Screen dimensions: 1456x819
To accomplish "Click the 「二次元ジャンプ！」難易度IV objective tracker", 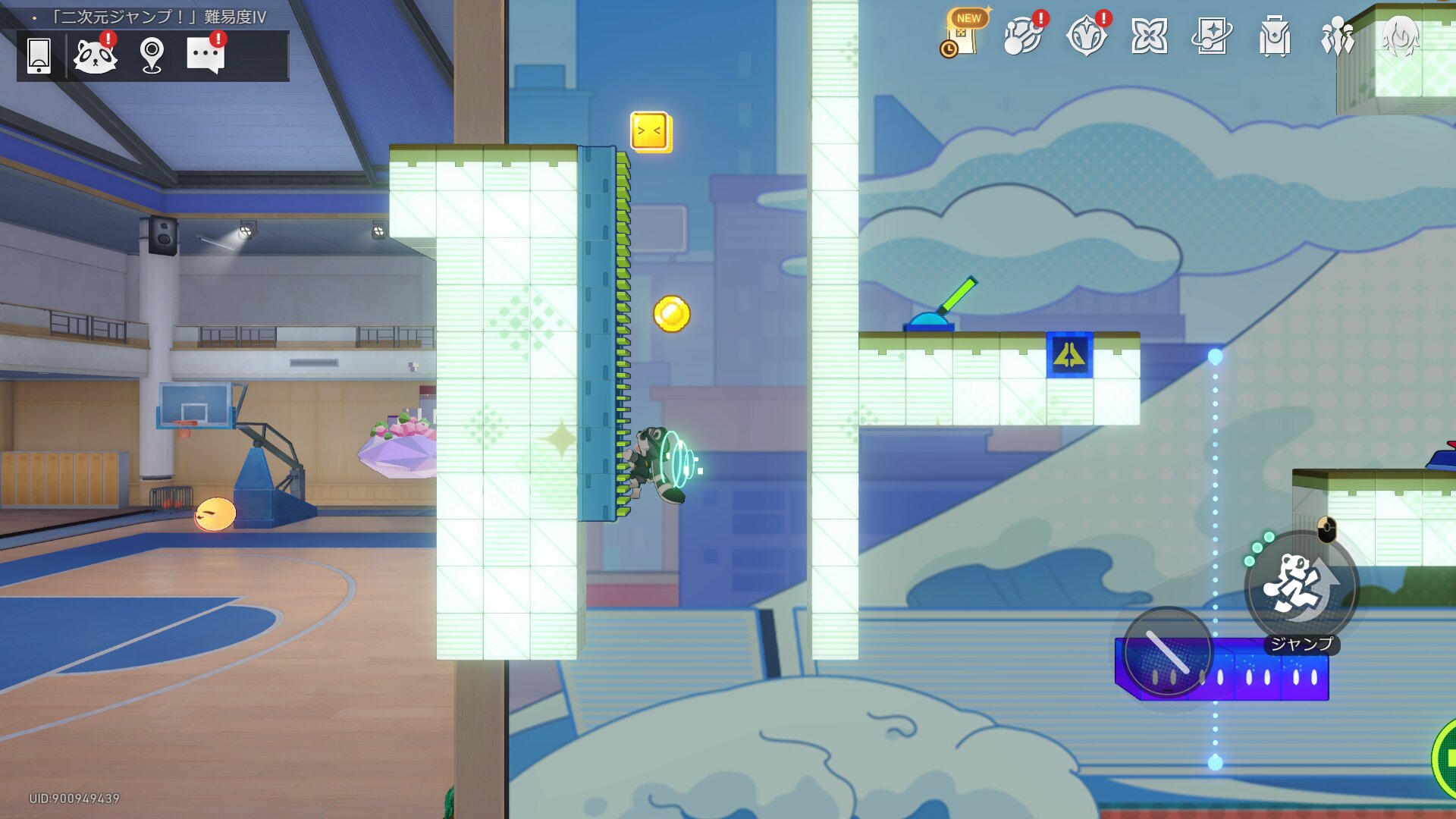I will pyautogui.click(x=159, y=17).
